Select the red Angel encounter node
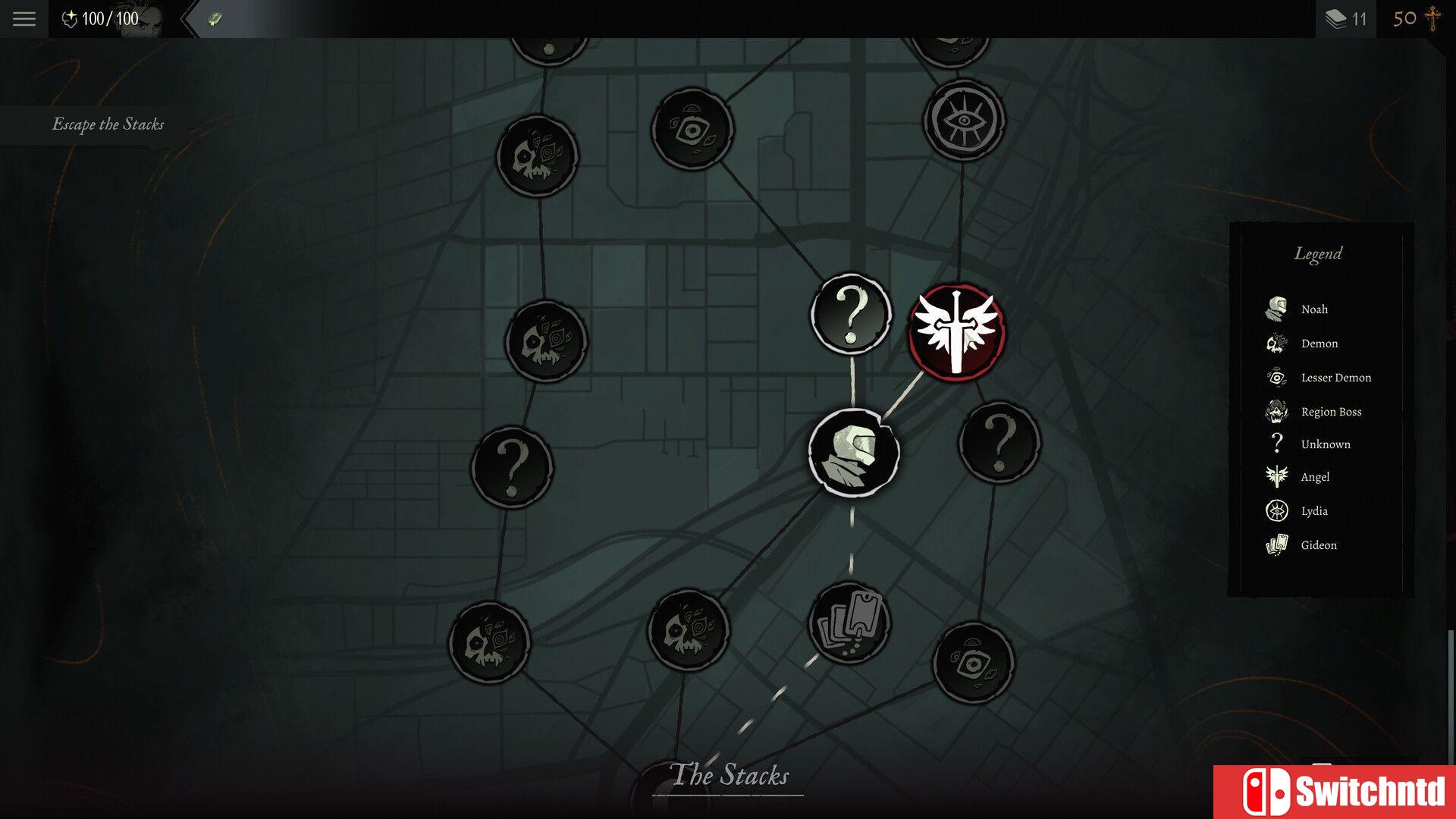 [x=957, y=332]
